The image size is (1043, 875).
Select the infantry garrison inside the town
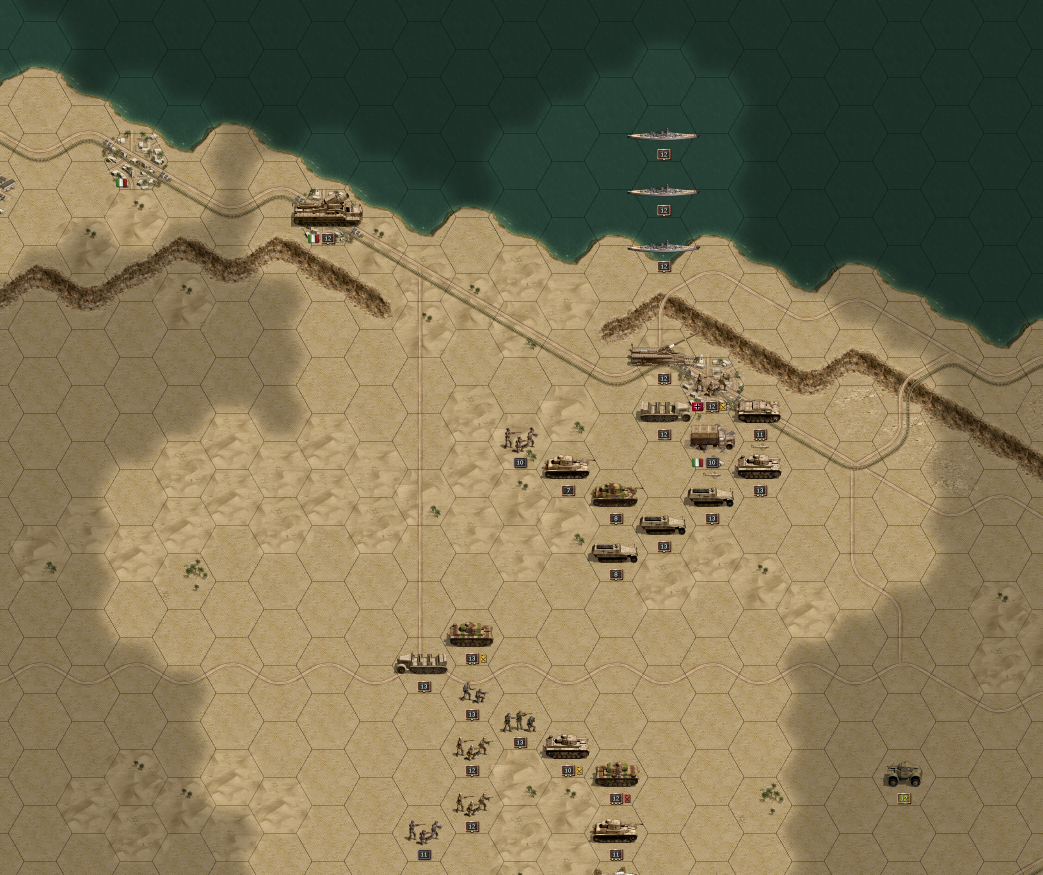point(712,383)
